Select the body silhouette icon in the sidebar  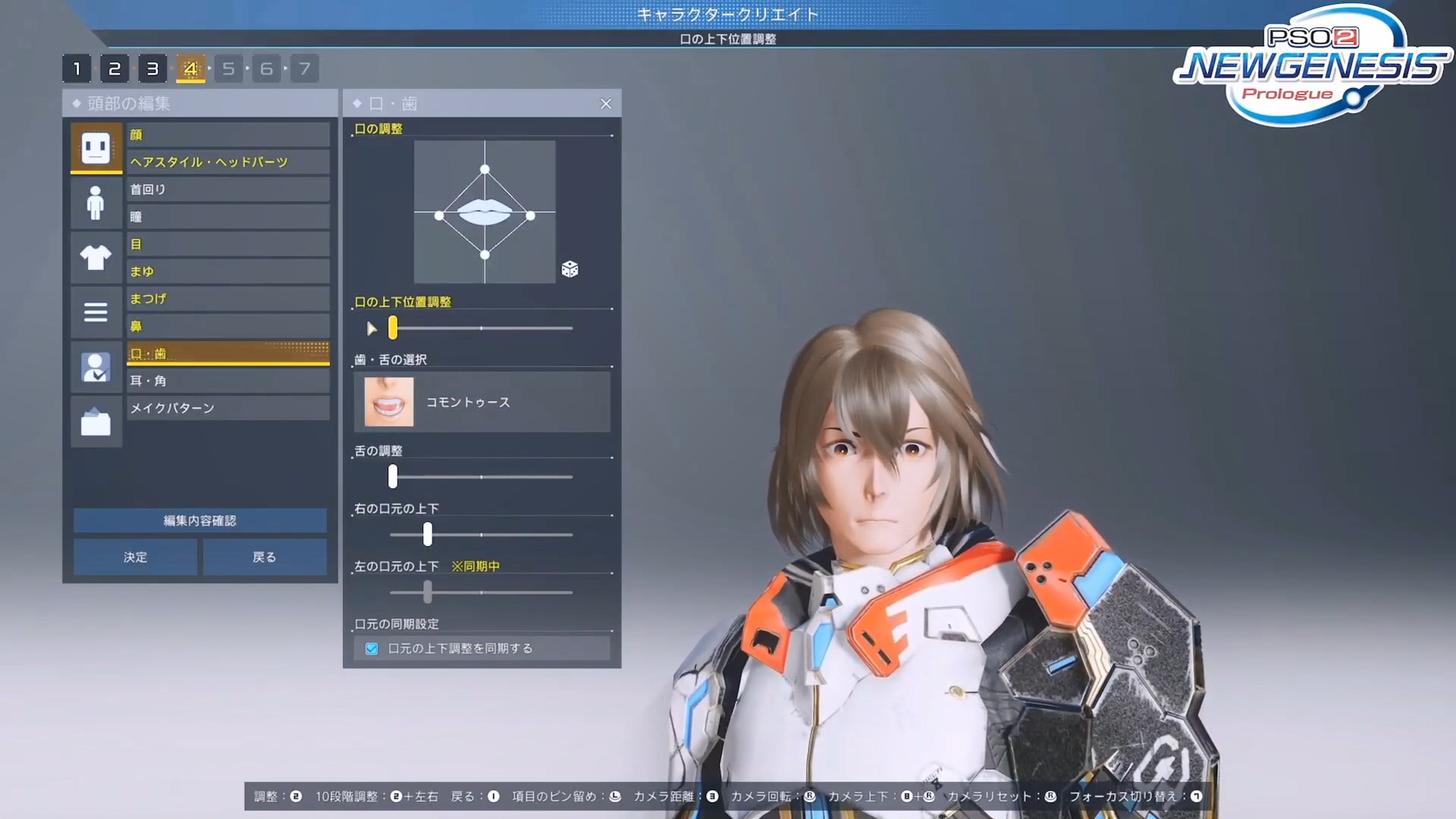coord(96,202)
